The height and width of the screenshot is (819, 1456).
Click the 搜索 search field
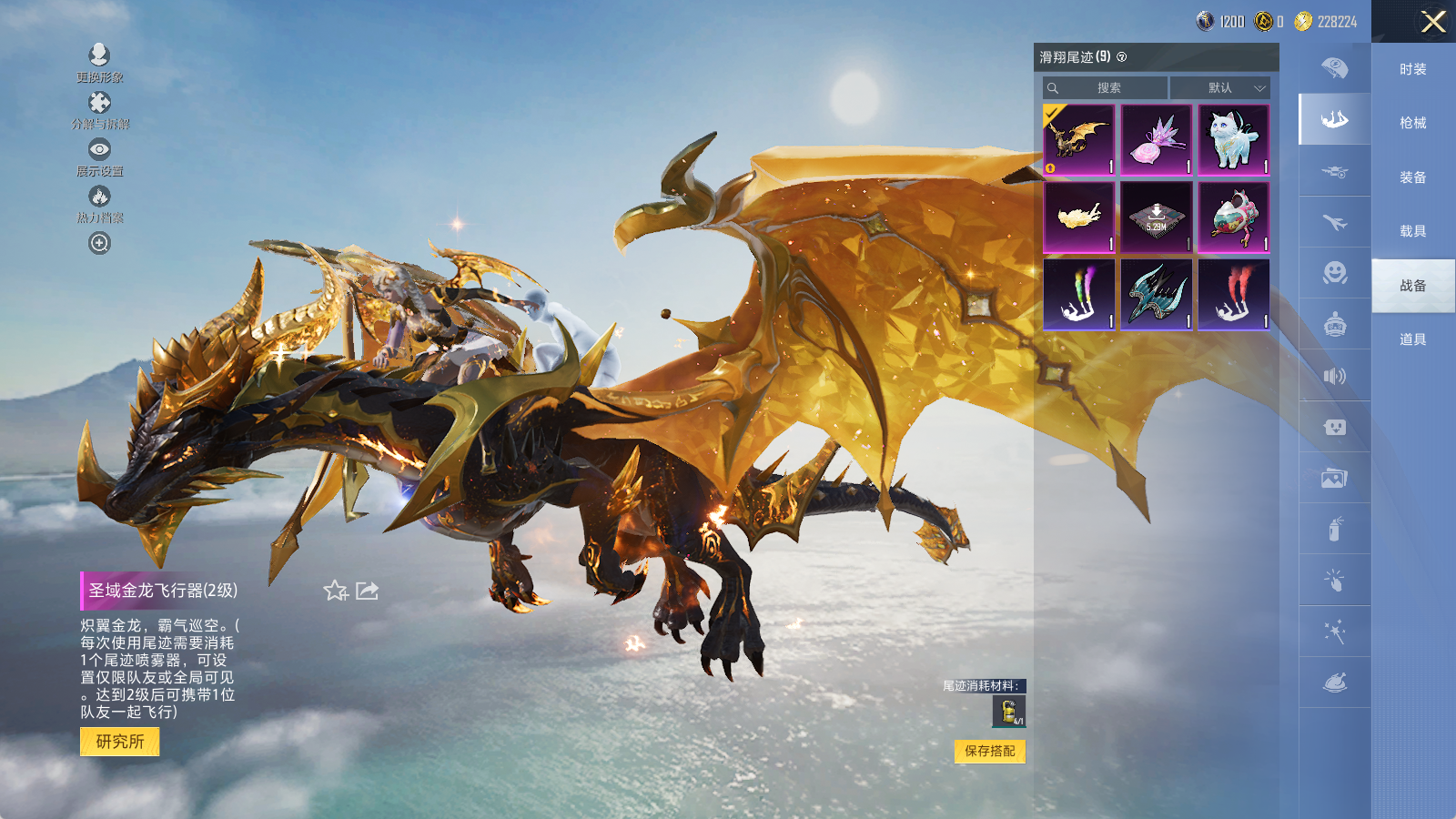coord(1107,88)
